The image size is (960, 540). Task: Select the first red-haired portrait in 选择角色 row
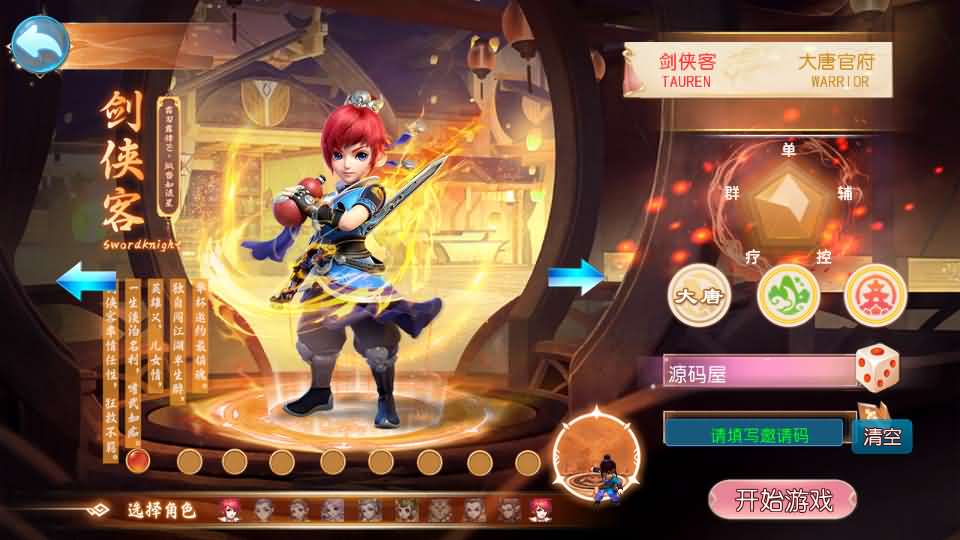[x=229, y=509]
